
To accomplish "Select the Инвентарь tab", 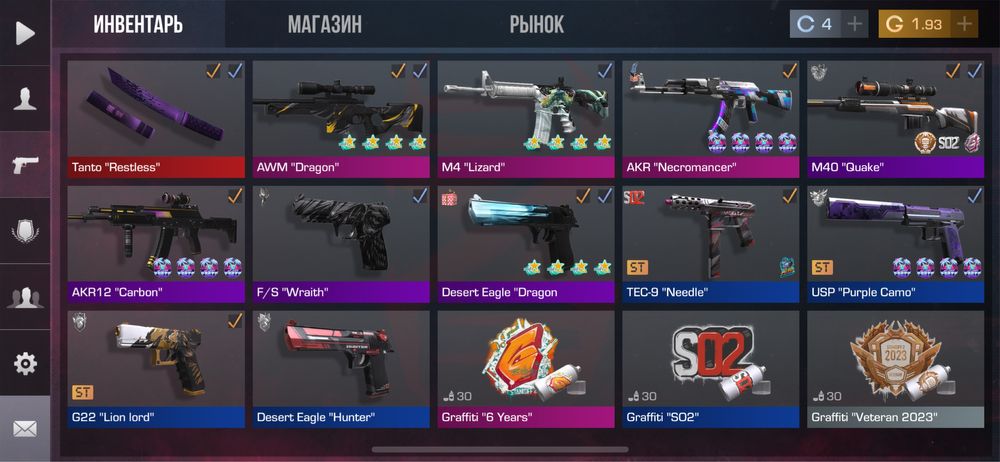I will [x=138, y=24].
